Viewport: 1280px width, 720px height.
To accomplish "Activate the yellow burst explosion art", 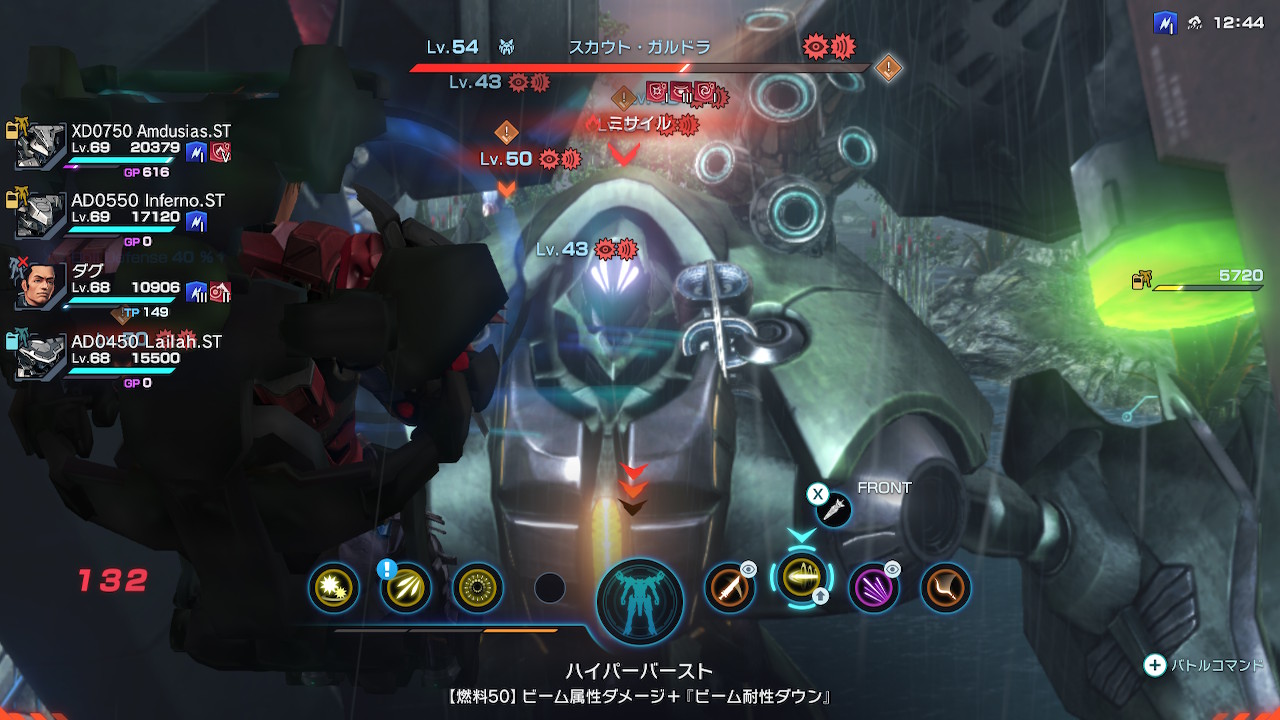I will click(334, 588).
